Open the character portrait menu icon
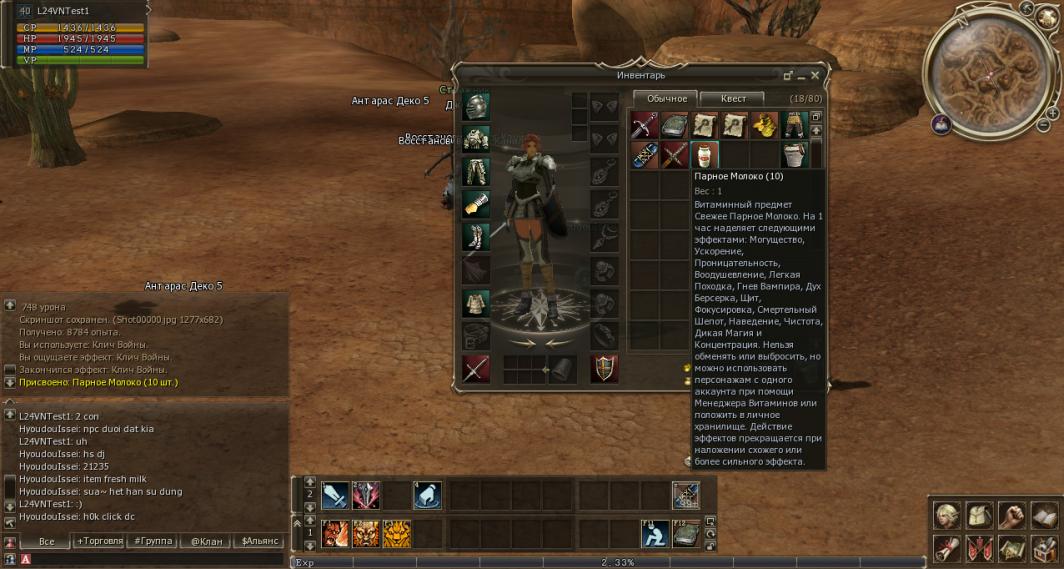Screen dimensions: 1064x569 pyautogui.click(x=947, y=515)
